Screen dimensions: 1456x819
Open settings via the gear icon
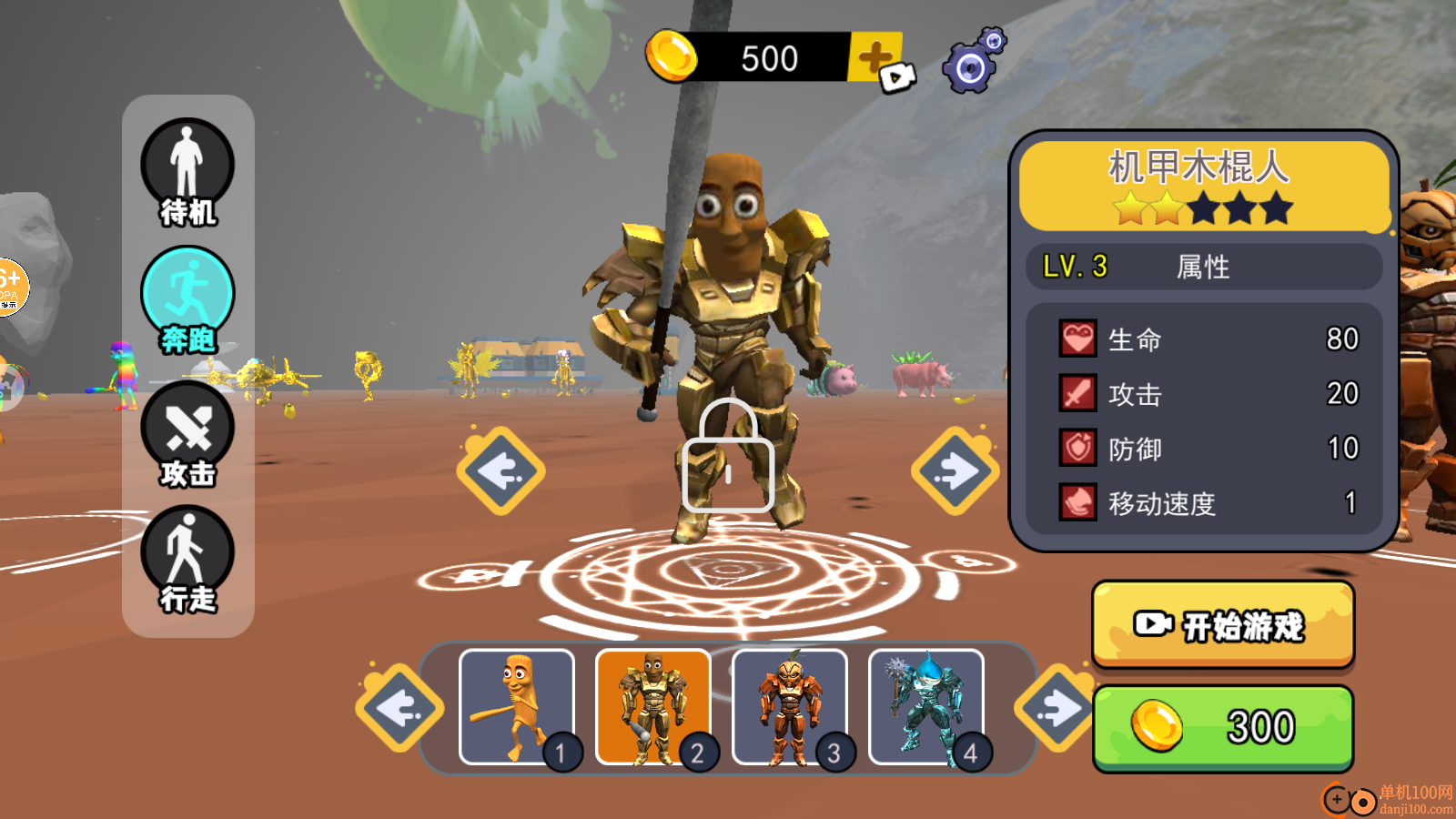coord(973,62)
